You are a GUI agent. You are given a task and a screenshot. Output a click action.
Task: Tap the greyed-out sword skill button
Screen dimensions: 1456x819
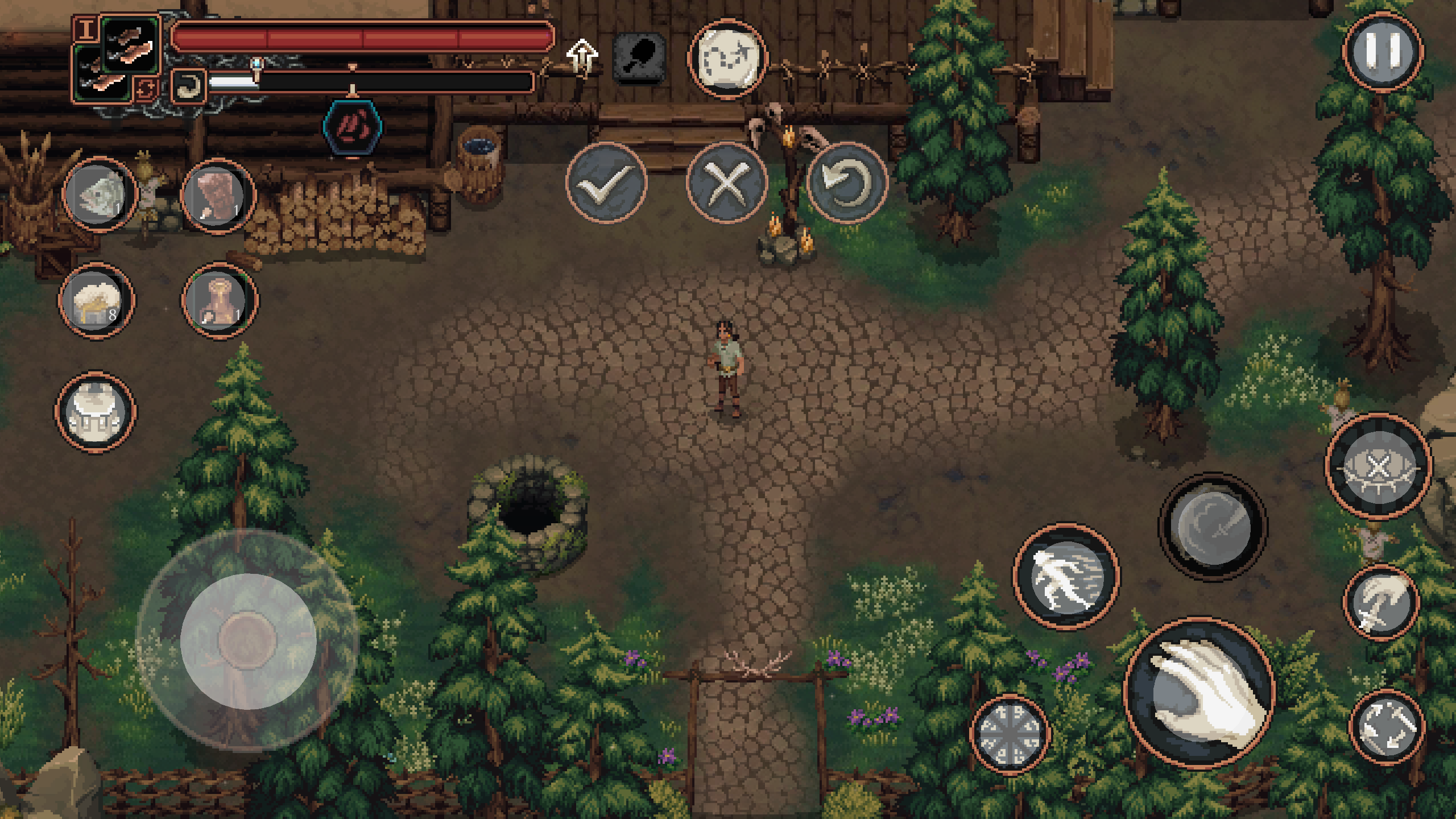pos(1213,527)
